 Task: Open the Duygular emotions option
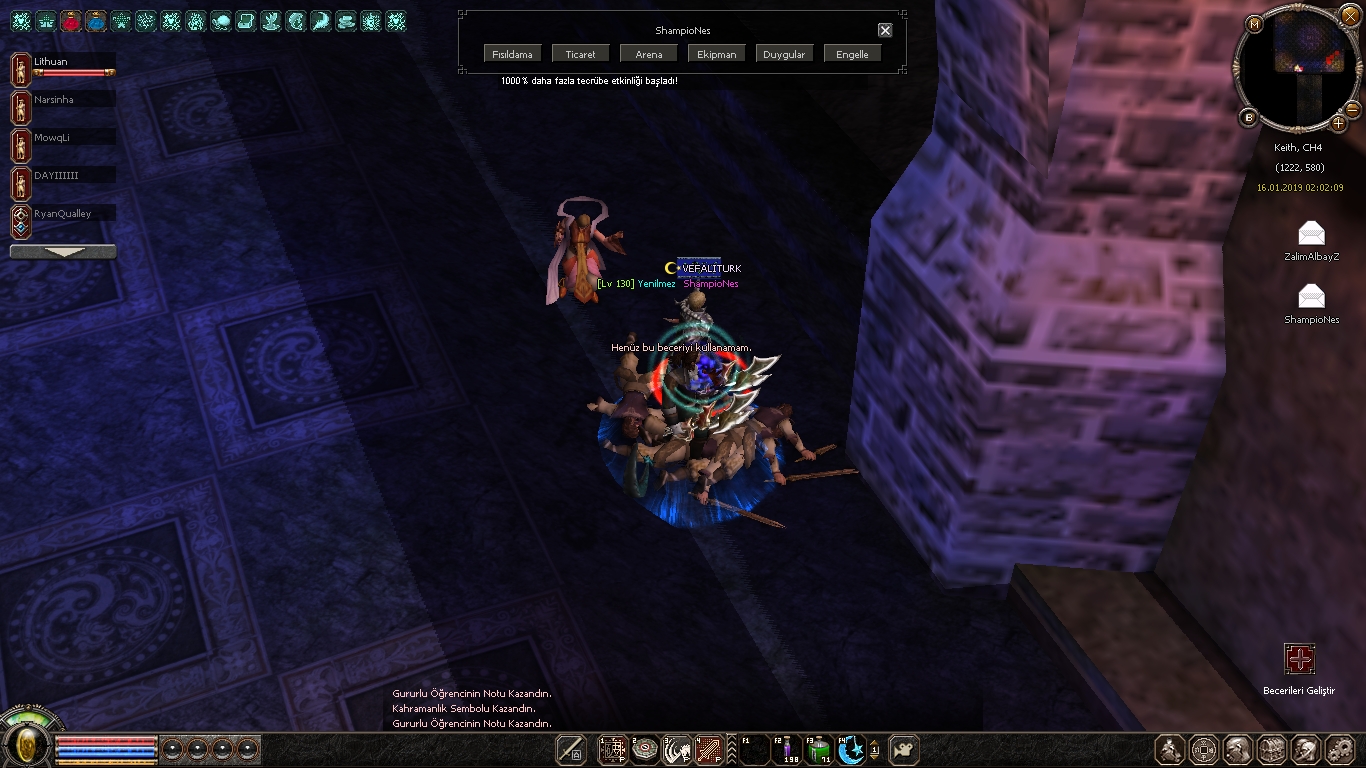pos(784,54)
